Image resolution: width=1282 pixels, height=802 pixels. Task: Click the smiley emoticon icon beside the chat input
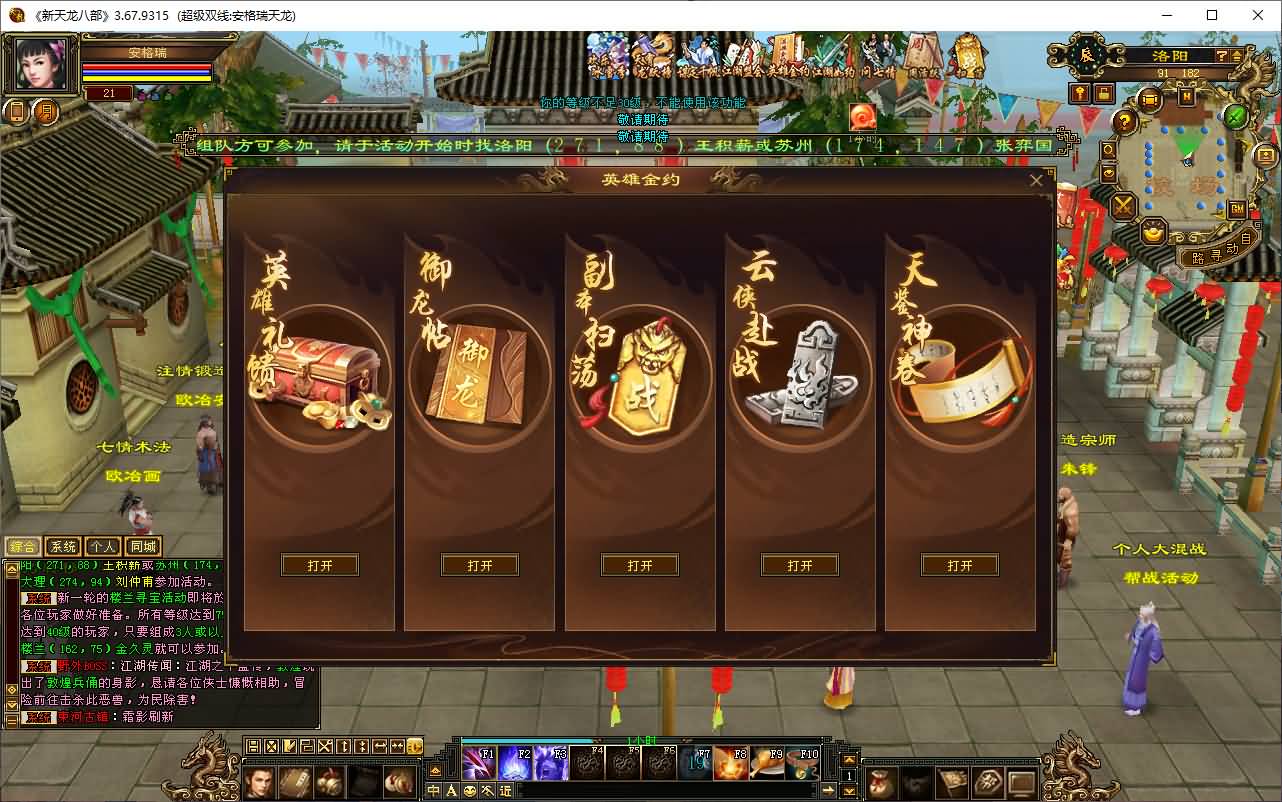[x=470, y=791]
